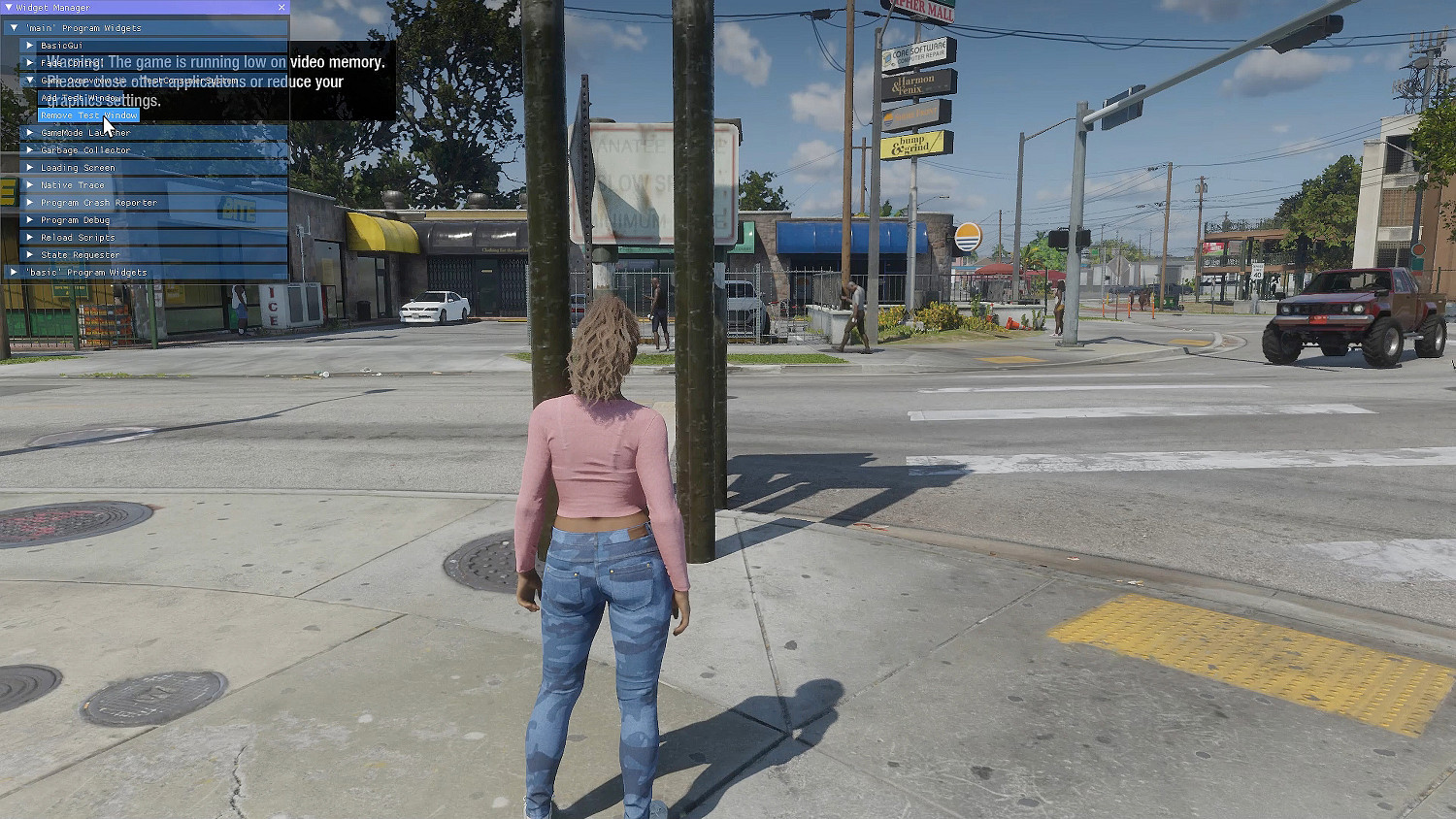This screenshot has height=819, width=1456.
Task: Close the Widget Manager window
Action: 281,7
